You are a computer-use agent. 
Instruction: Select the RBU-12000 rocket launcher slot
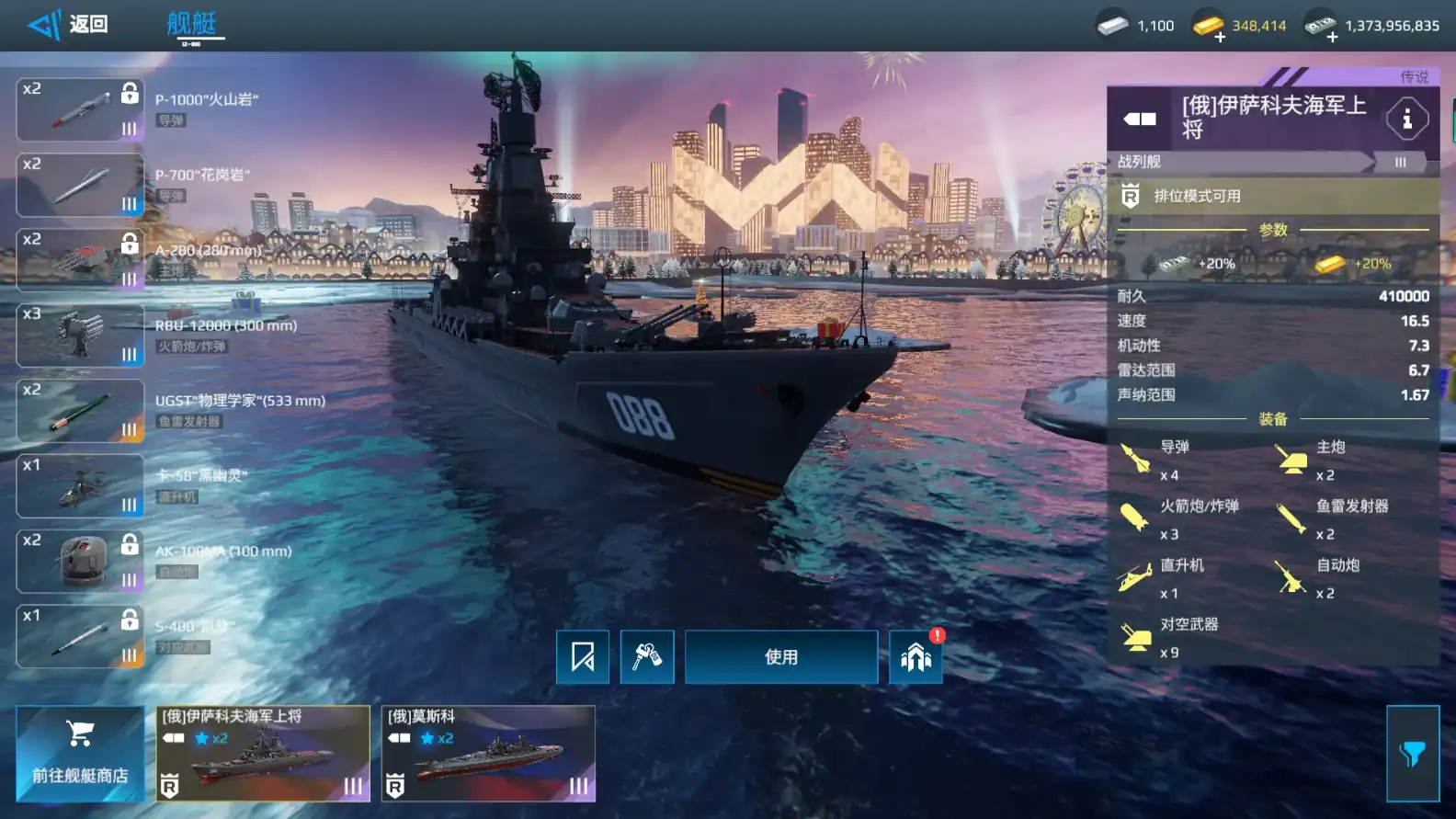pyautogui.click(x=80, y=336)
